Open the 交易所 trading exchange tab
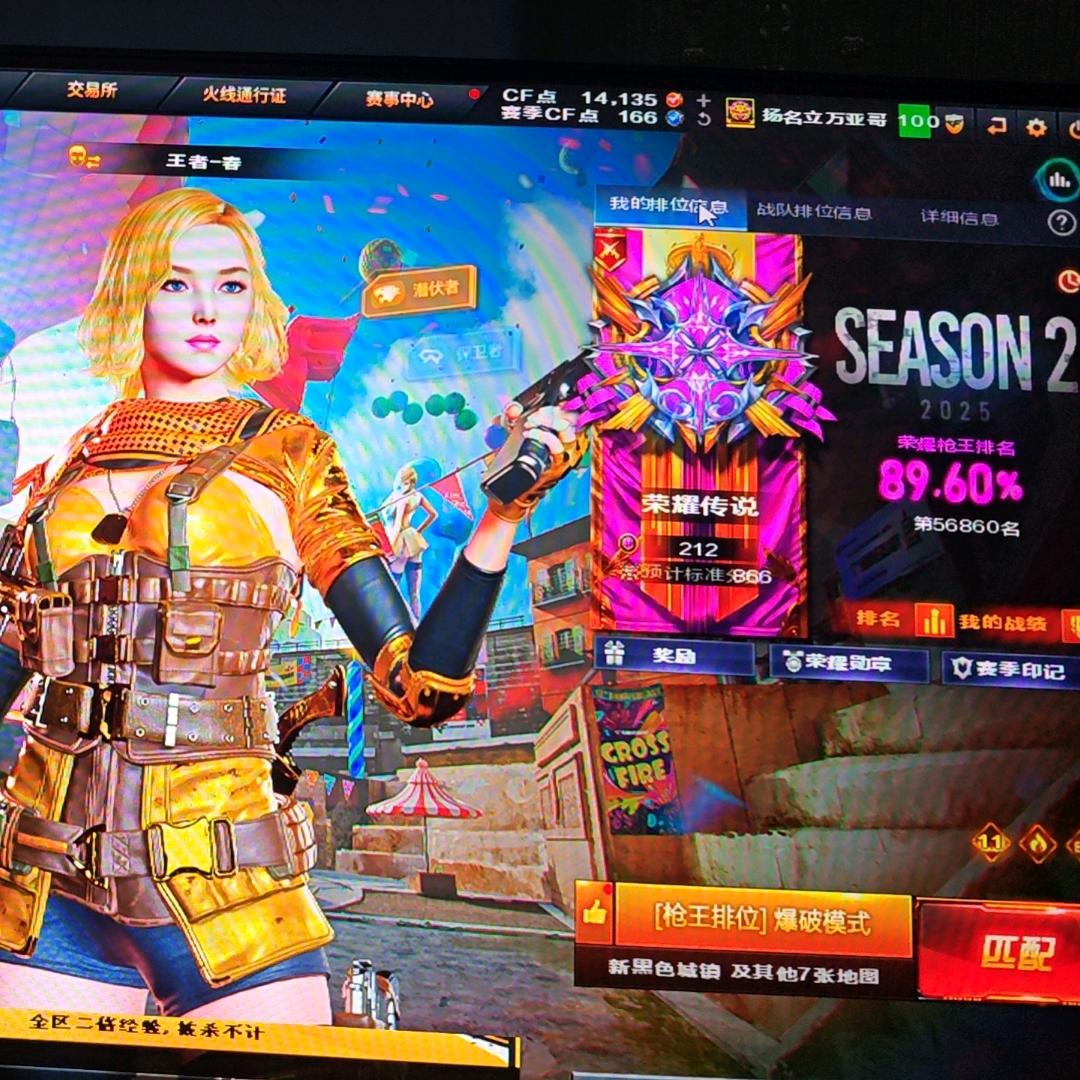 (x=92, y=90)
